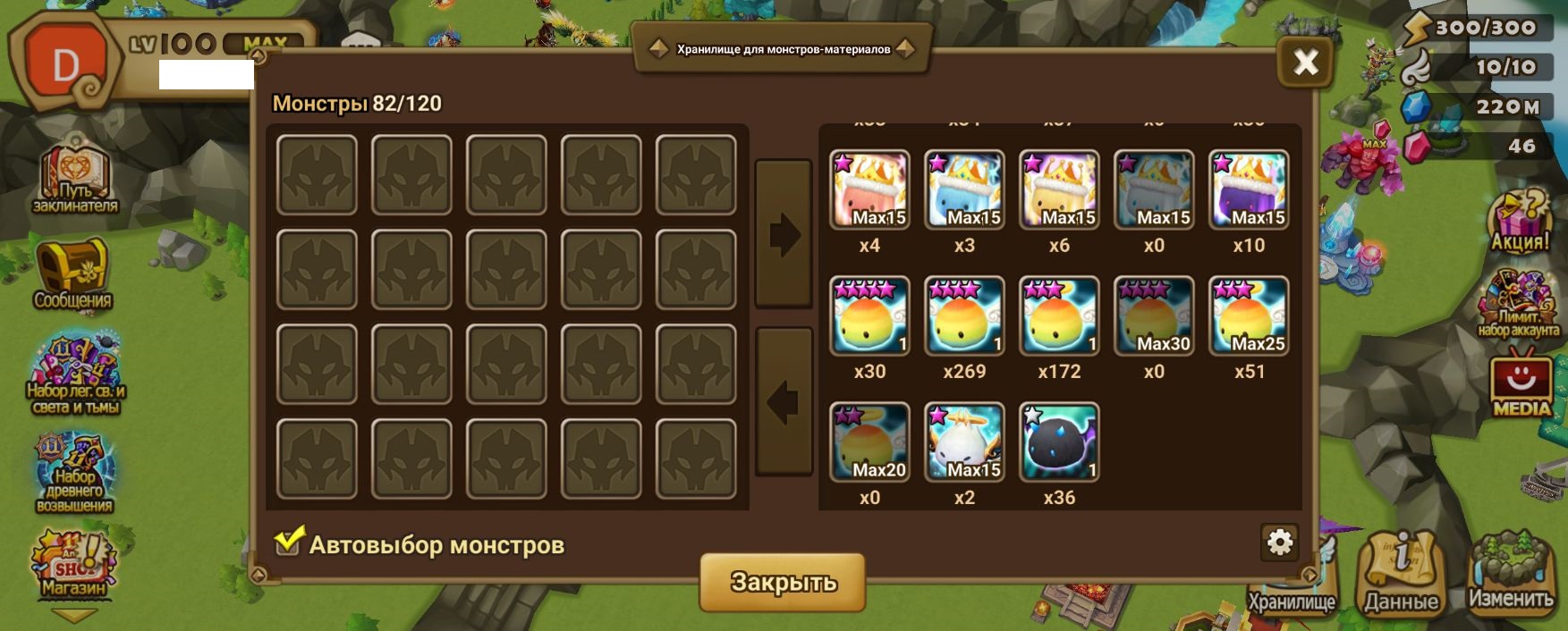Open storage settings gear
The image size is (1568, 631).
(x=1279, y=542)
